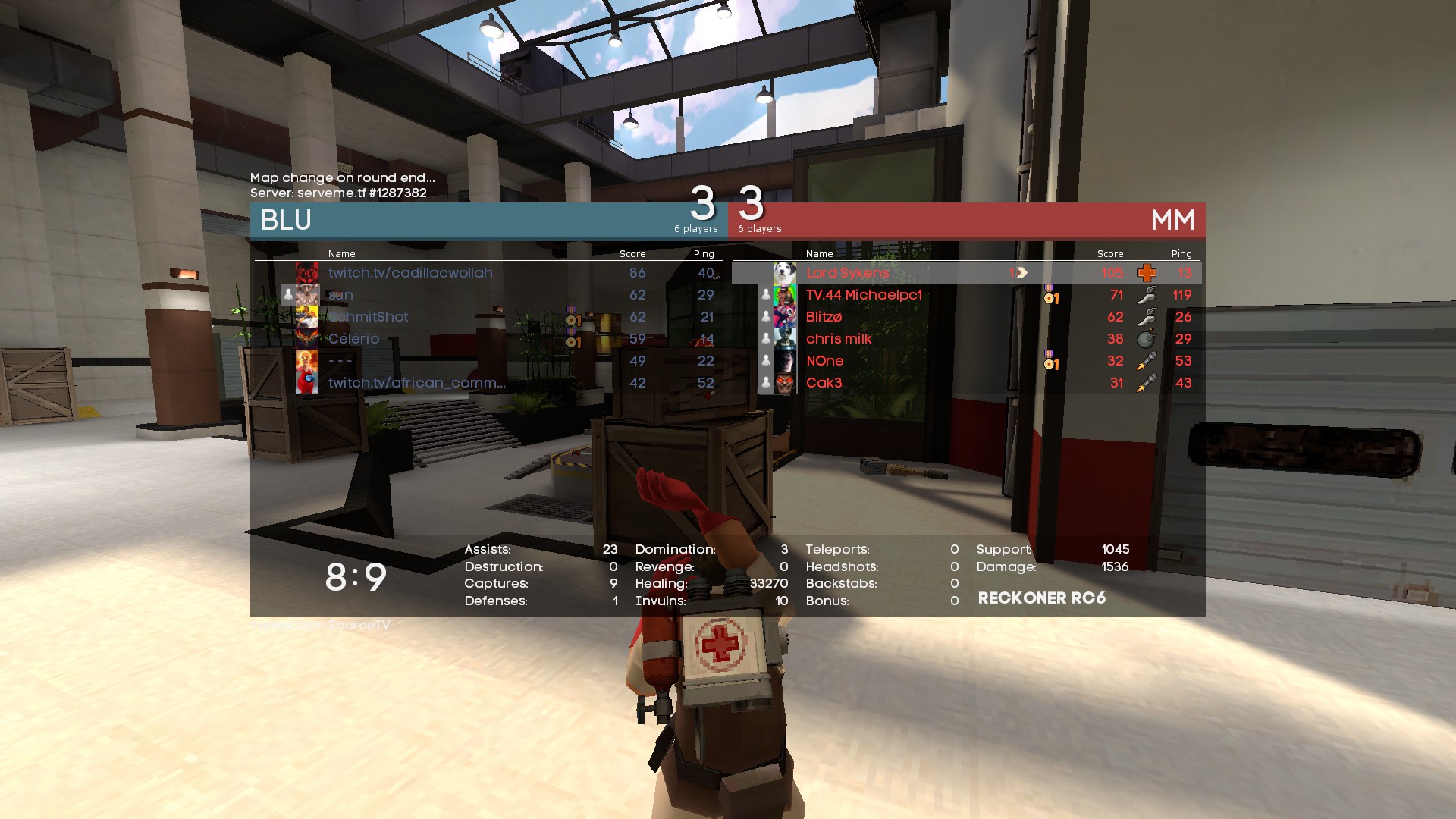Open Lord Sykens' dog avatar thumbnail

(784, 273)
